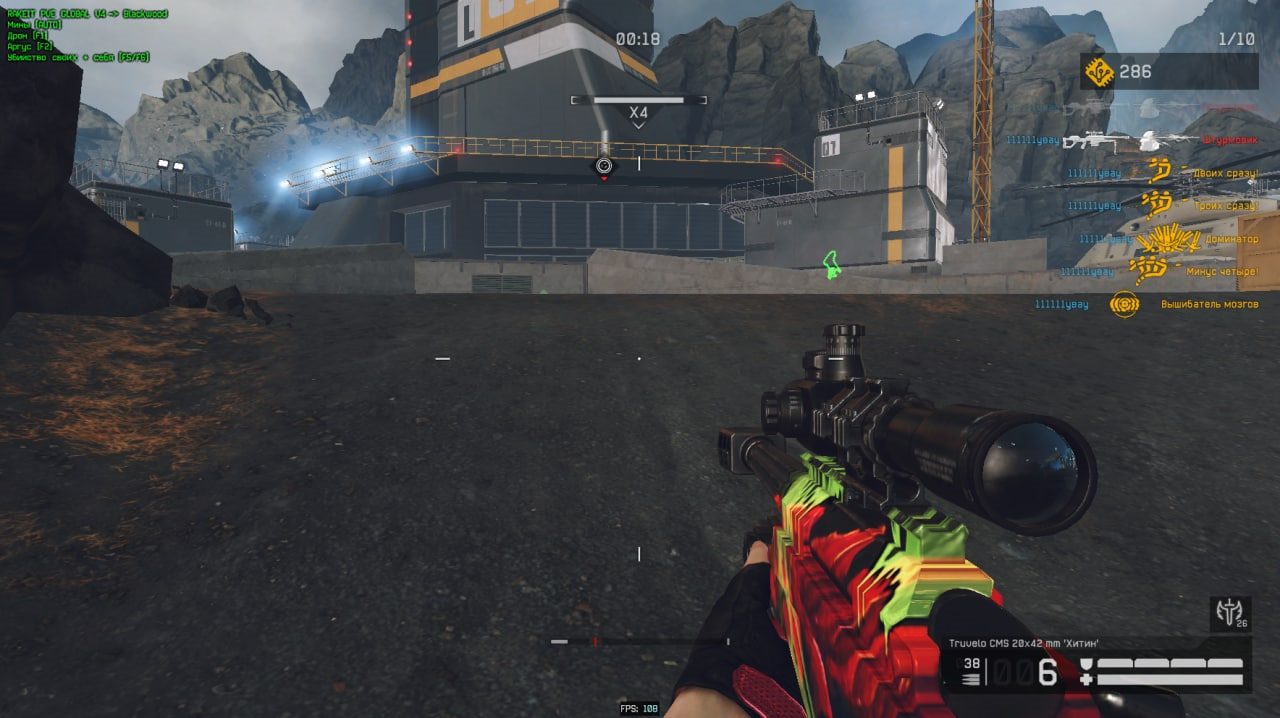This screenshot has width=1280, height=718.
Task: Activate the winged sword ability icon
Action: 1229,613
